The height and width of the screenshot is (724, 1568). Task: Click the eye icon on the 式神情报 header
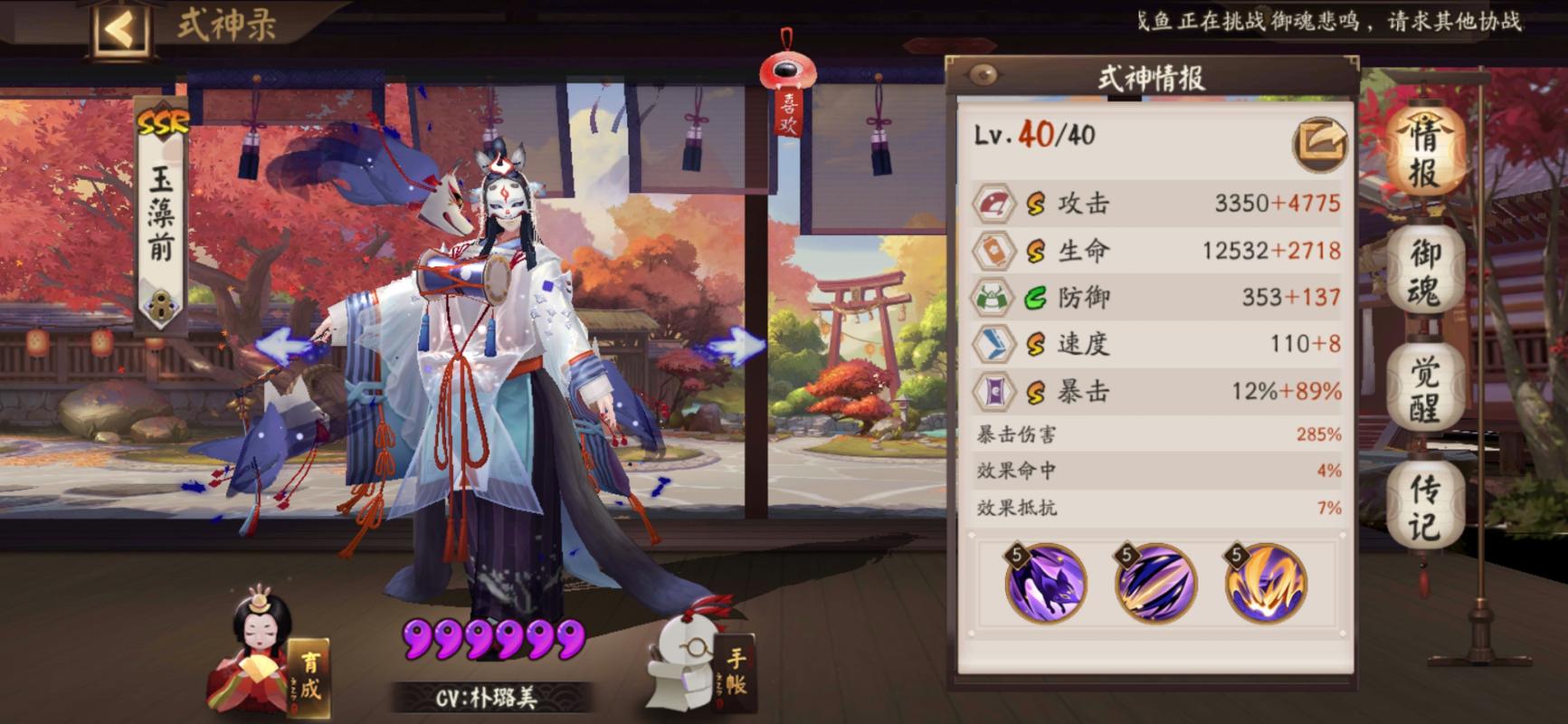pyautogui.click(x=983, y=75)
